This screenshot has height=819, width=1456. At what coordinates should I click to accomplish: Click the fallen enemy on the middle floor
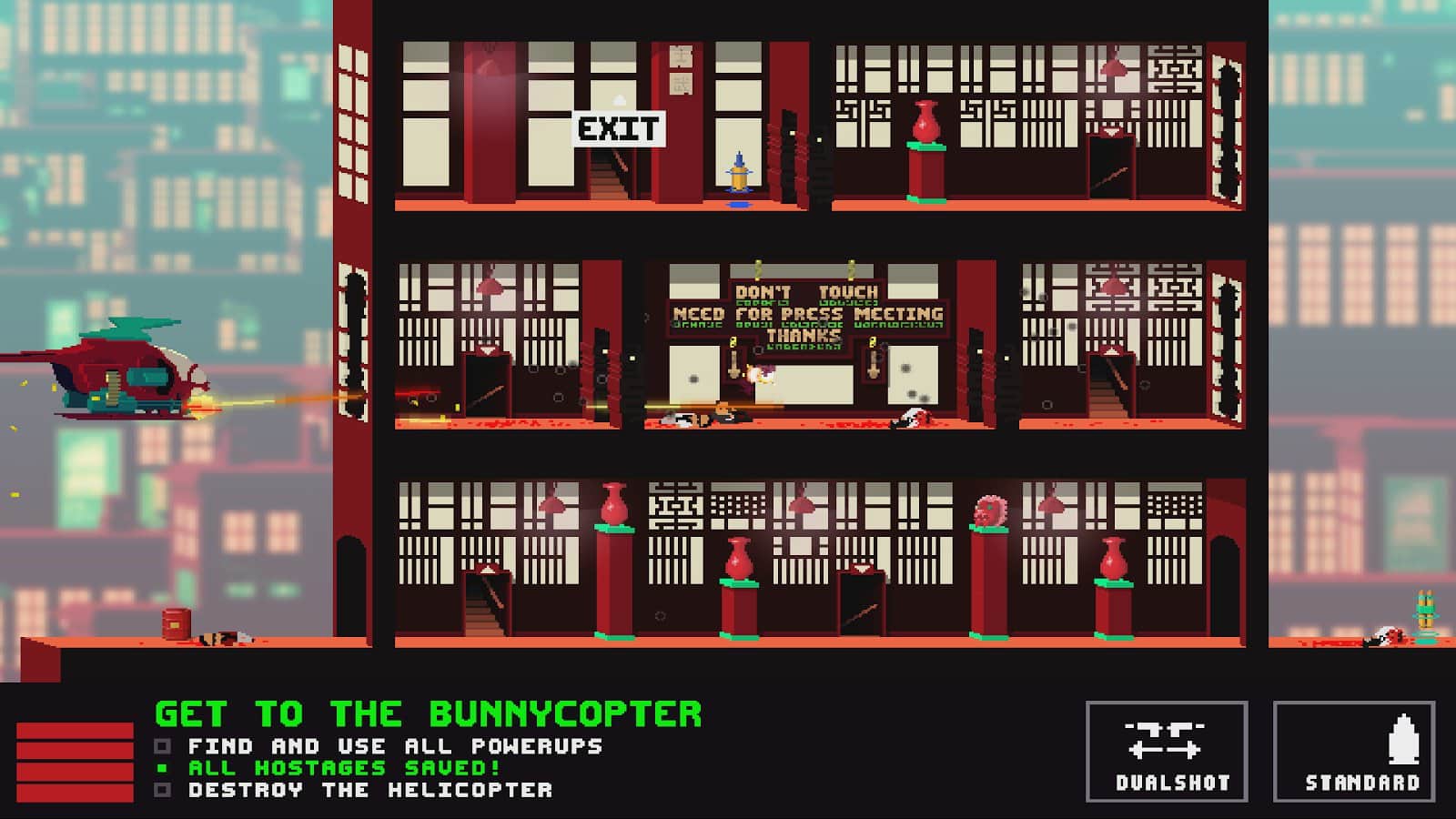[701, 419]
